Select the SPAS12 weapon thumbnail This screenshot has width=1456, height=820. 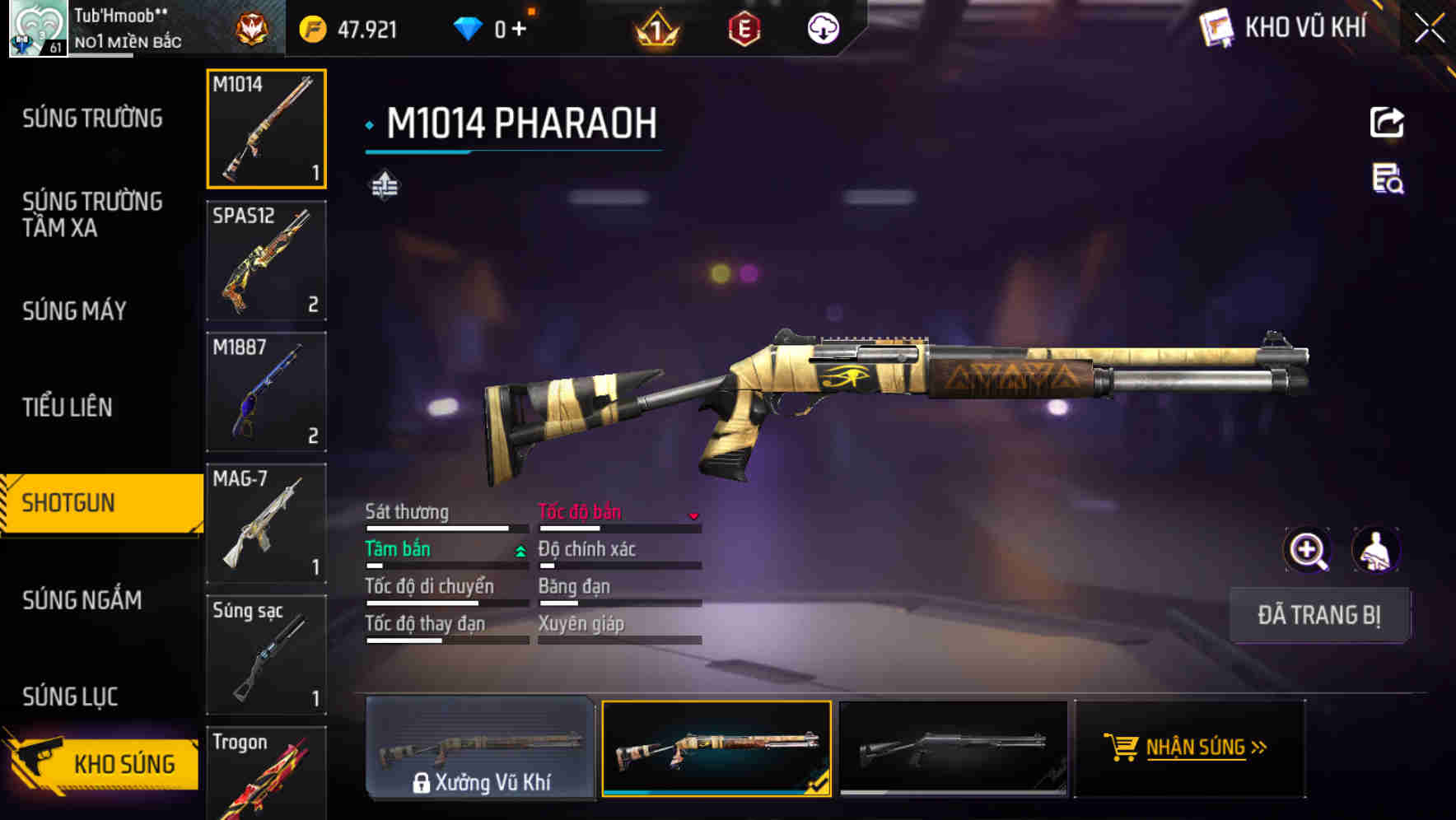point(266,262)
